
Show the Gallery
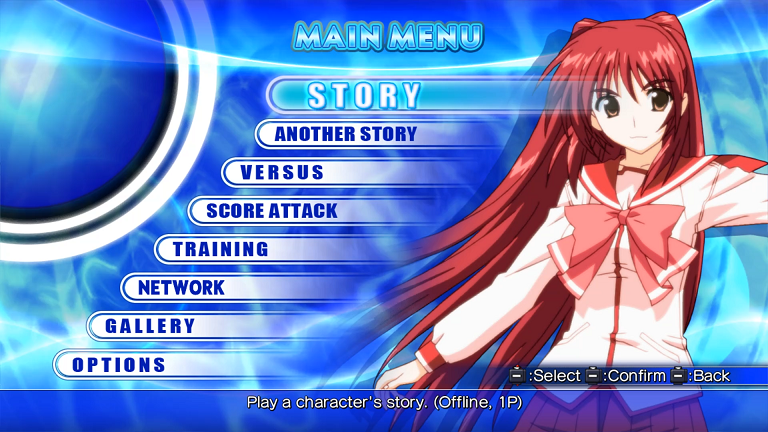point(150,326)
